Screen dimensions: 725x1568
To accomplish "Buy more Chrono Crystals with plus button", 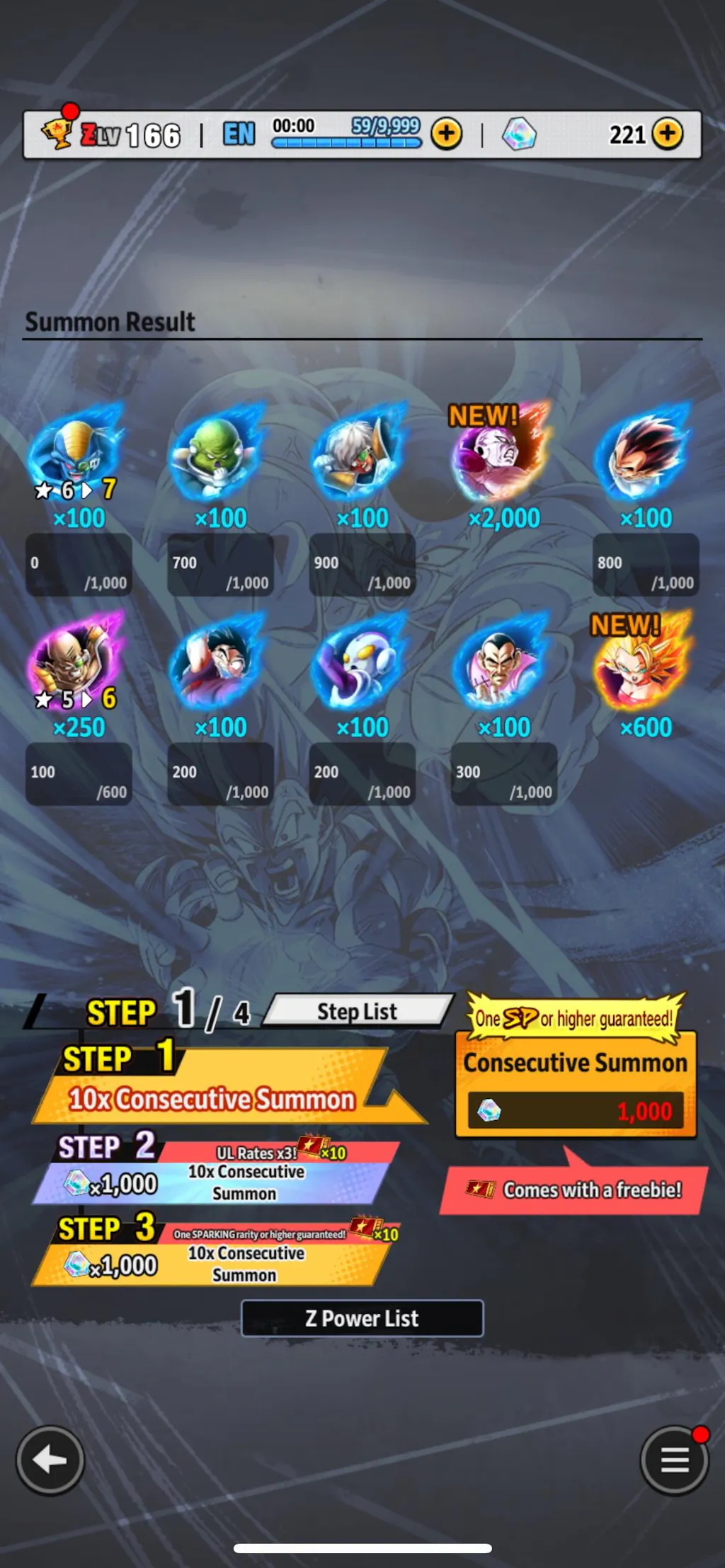I will tap(667, 134).
